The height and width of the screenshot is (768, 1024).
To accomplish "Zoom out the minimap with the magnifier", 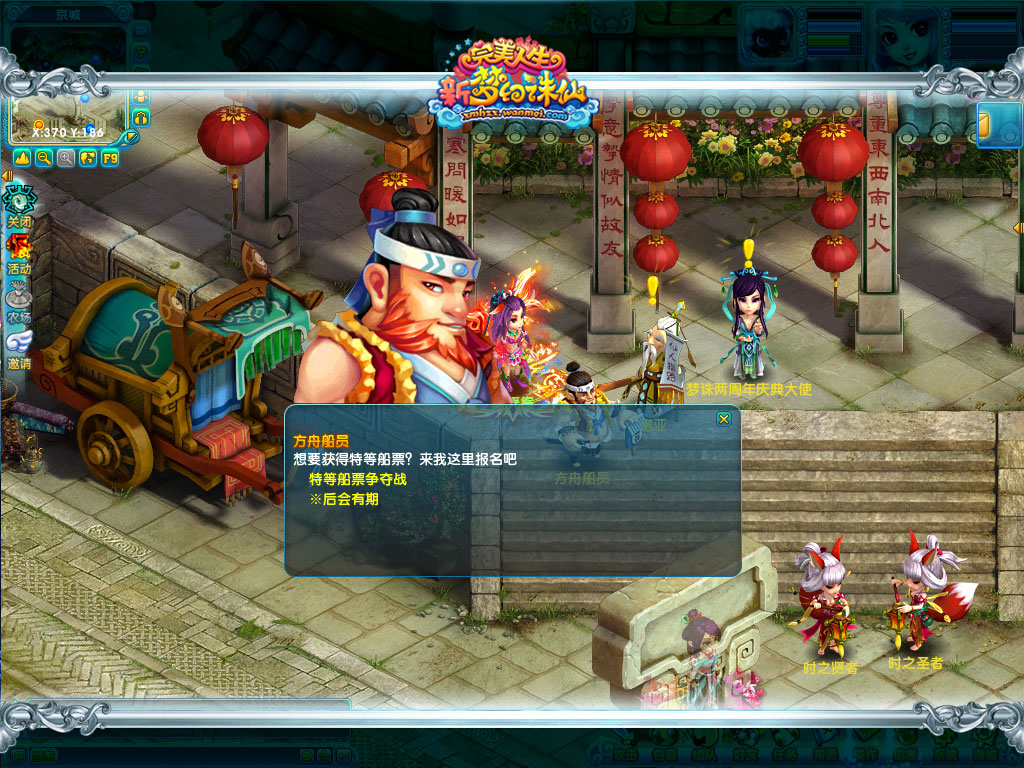I will click(44, 158).
